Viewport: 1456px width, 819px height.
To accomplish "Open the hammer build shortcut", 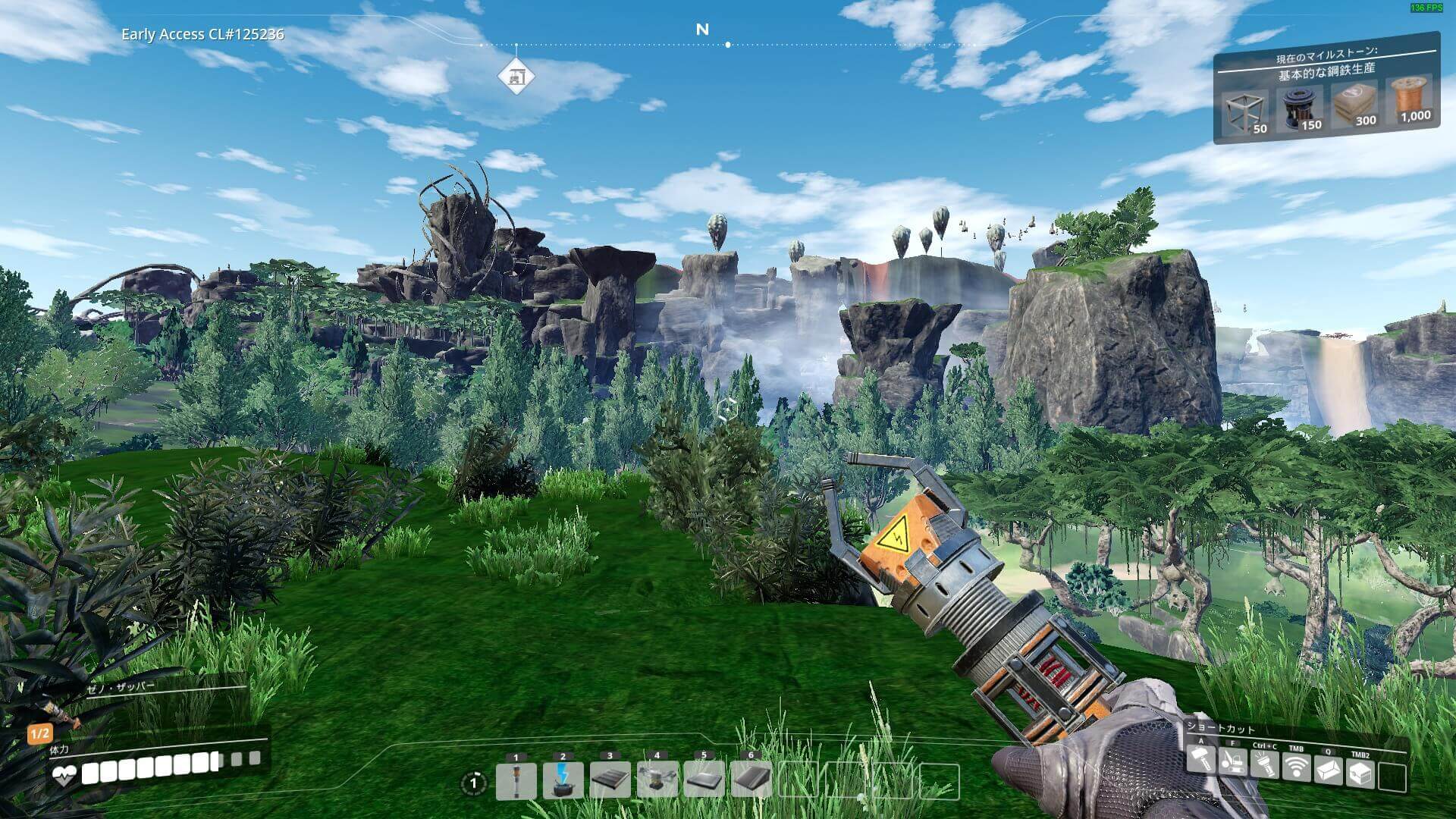I will 1200,761.
